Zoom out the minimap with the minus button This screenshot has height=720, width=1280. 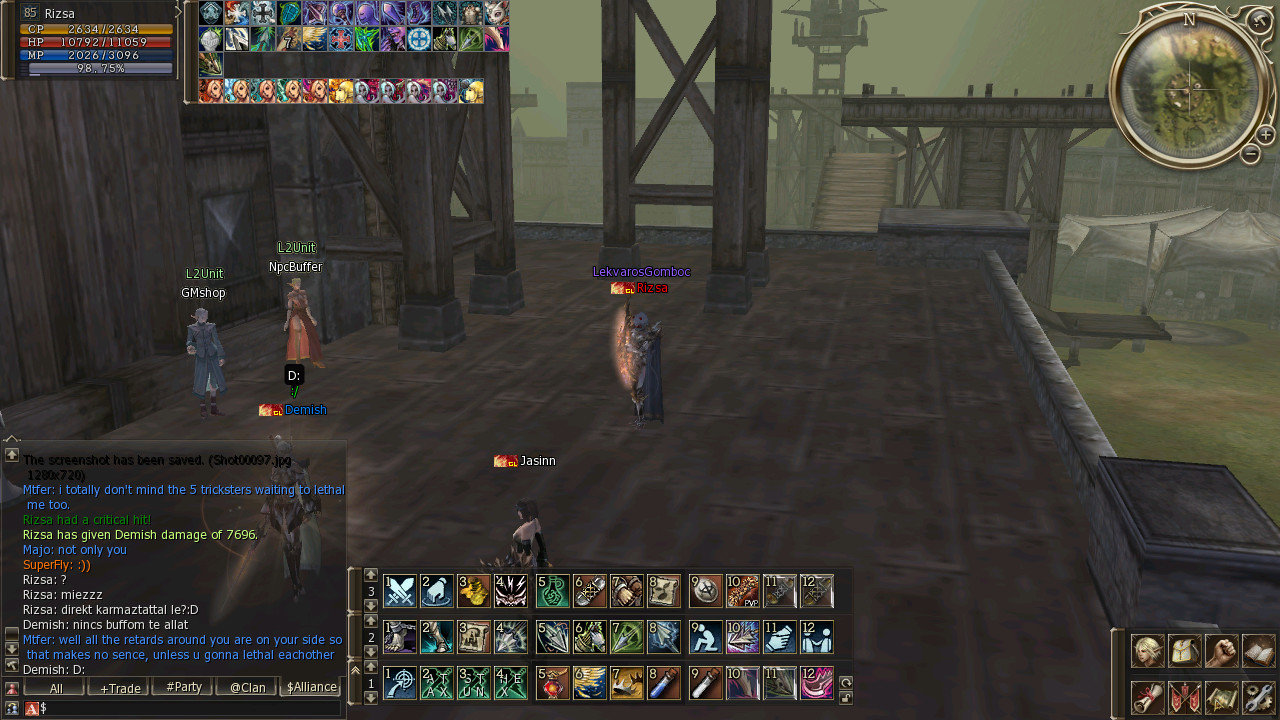1250,154
